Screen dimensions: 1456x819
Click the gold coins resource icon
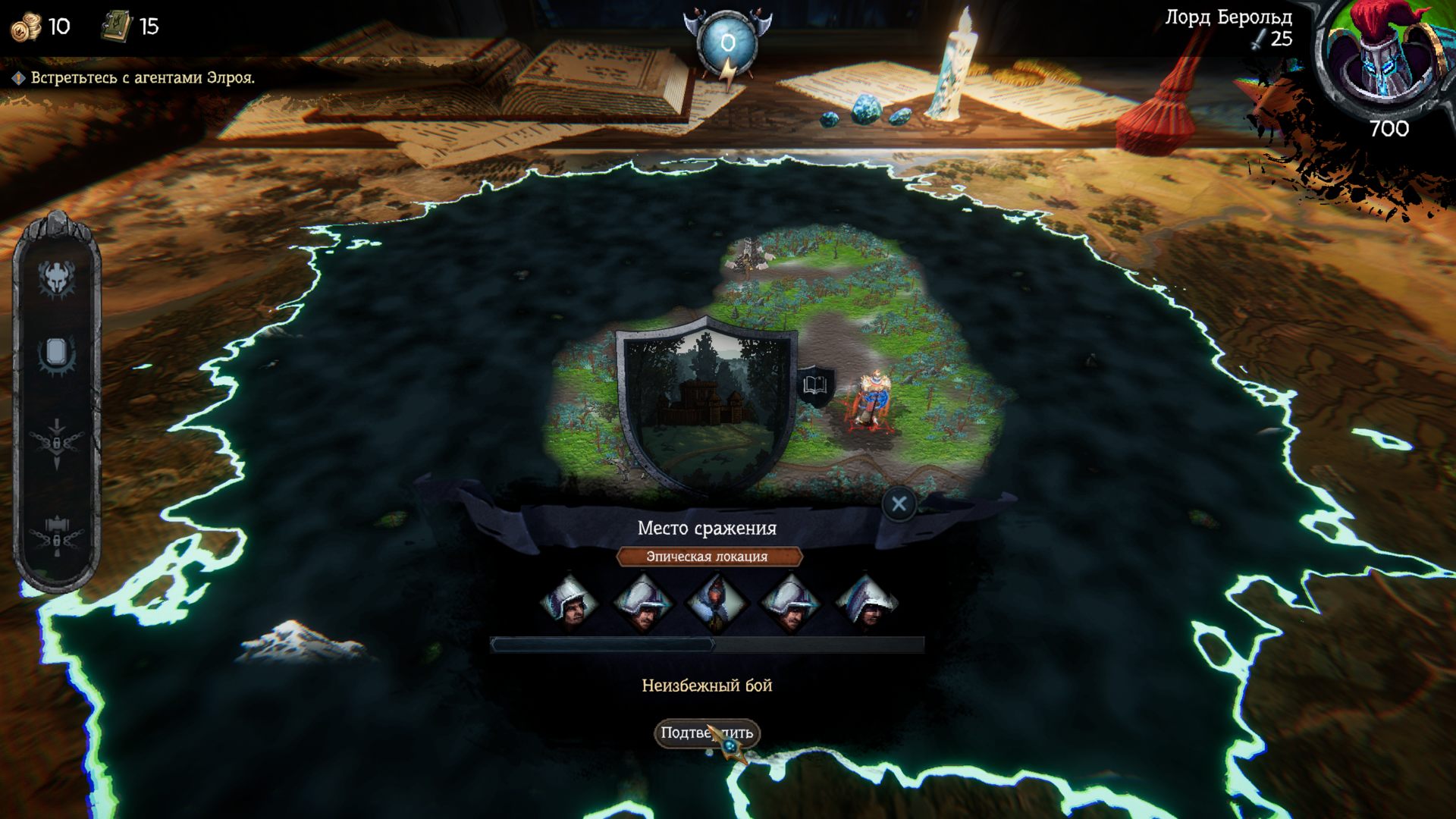coord(26,27)
